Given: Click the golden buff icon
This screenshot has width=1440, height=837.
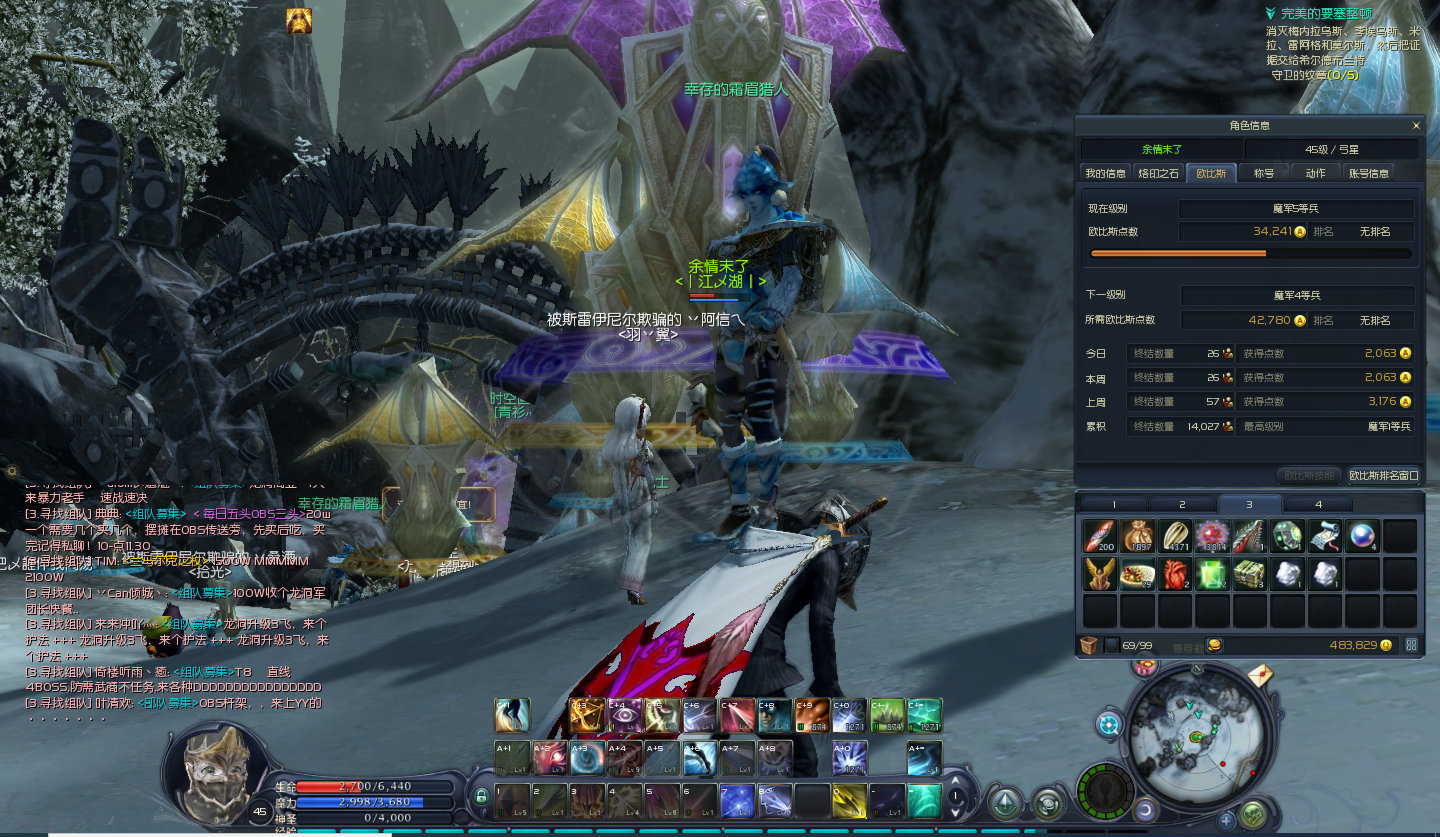Looking at the screenshot, I should click(299, 21).
